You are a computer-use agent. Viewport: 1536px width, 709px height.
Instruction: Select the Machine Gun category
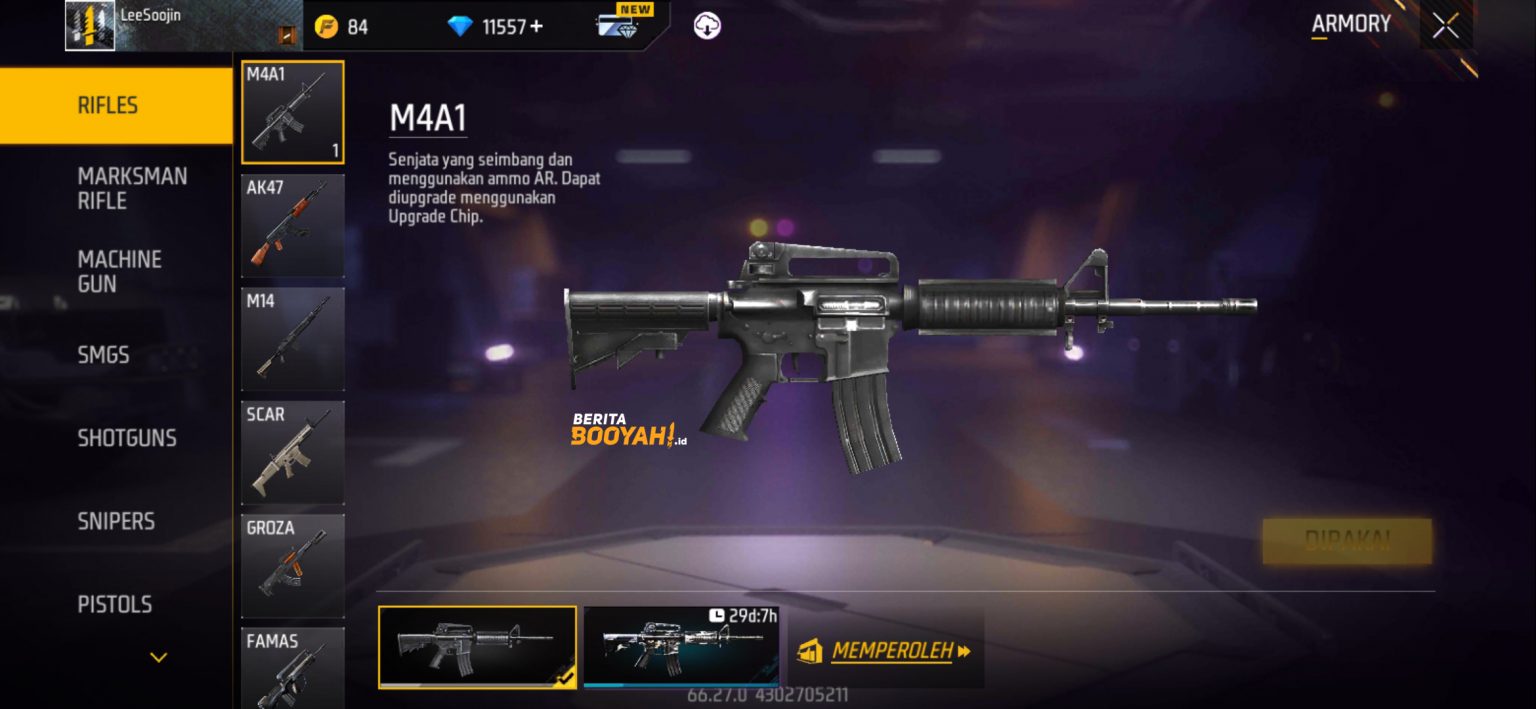[x=119, y=271]
